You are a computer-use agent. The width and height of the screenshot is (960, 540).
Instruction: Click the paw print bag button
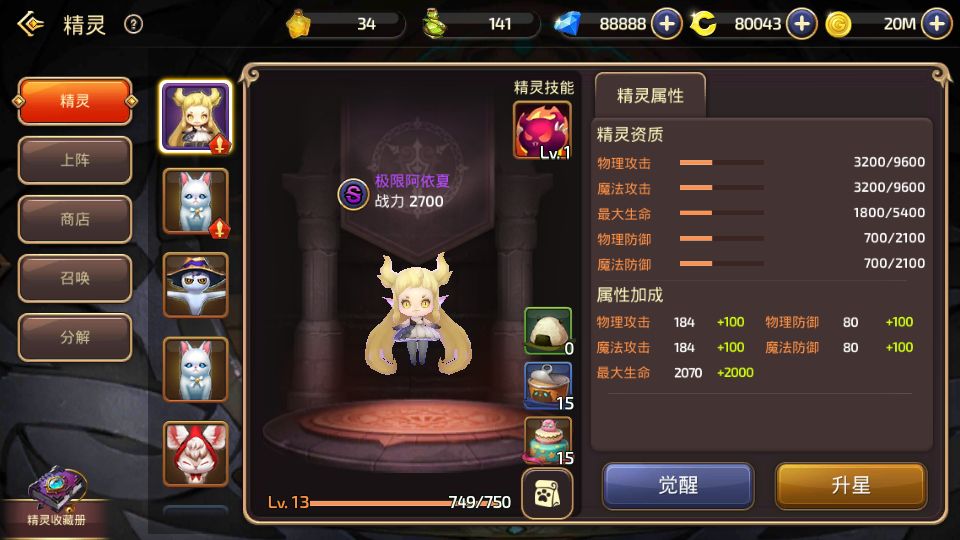click(x=548, y=494)
